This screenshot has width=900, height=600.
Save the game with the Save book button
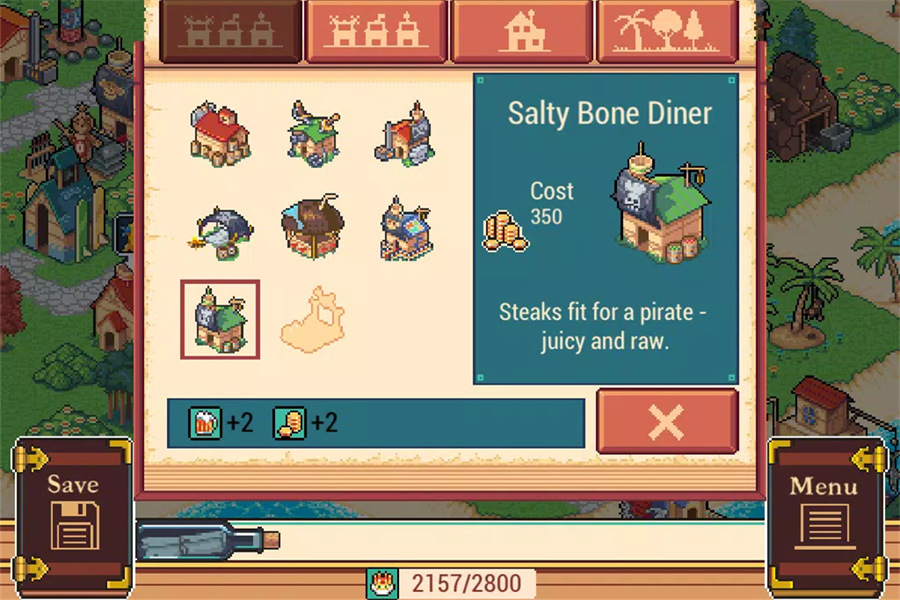point(73,512)
